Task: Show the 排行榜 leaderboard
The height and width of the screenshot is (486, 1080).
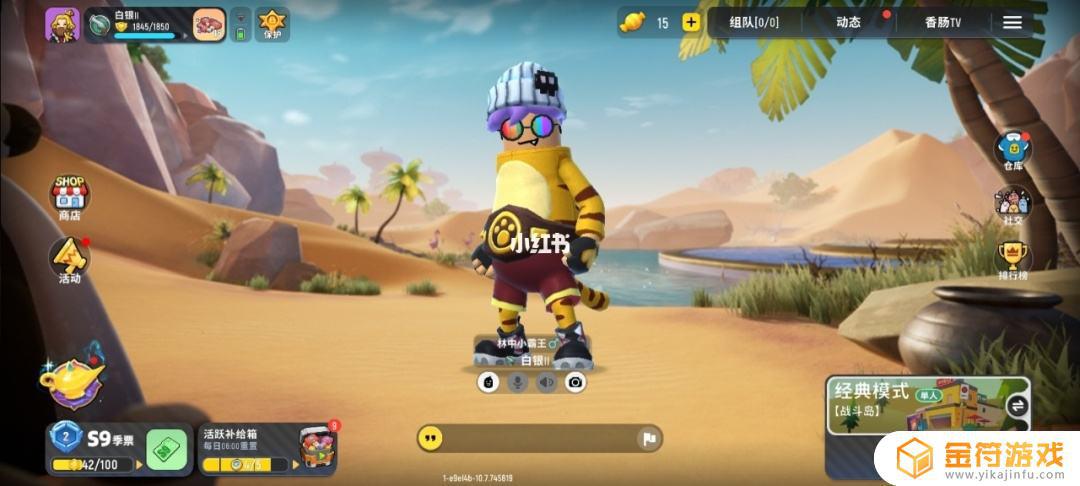Action: coord(1013,260)
